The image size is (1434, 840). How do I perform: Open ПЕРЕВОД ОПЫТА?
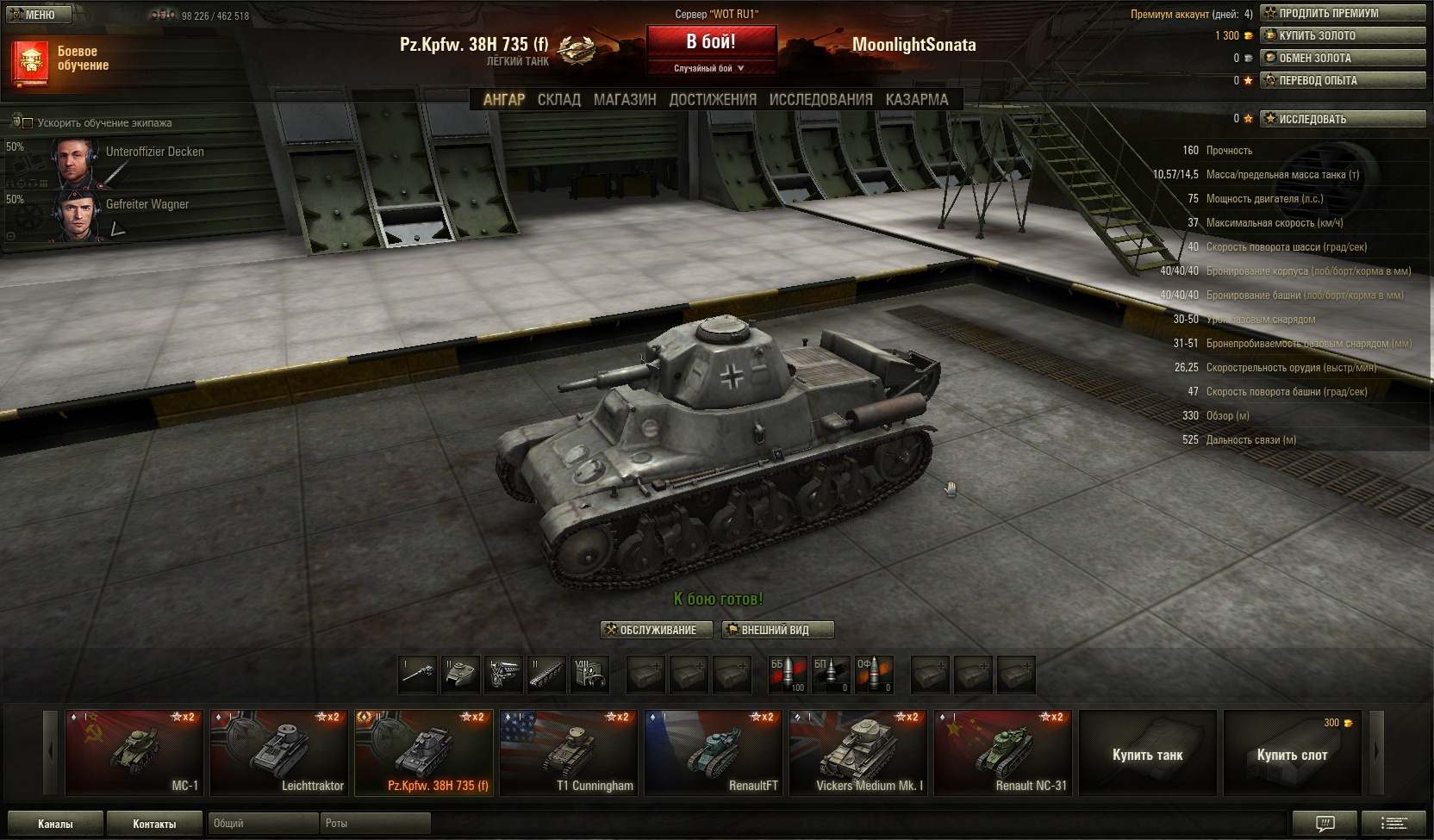tap(1342, 80)
